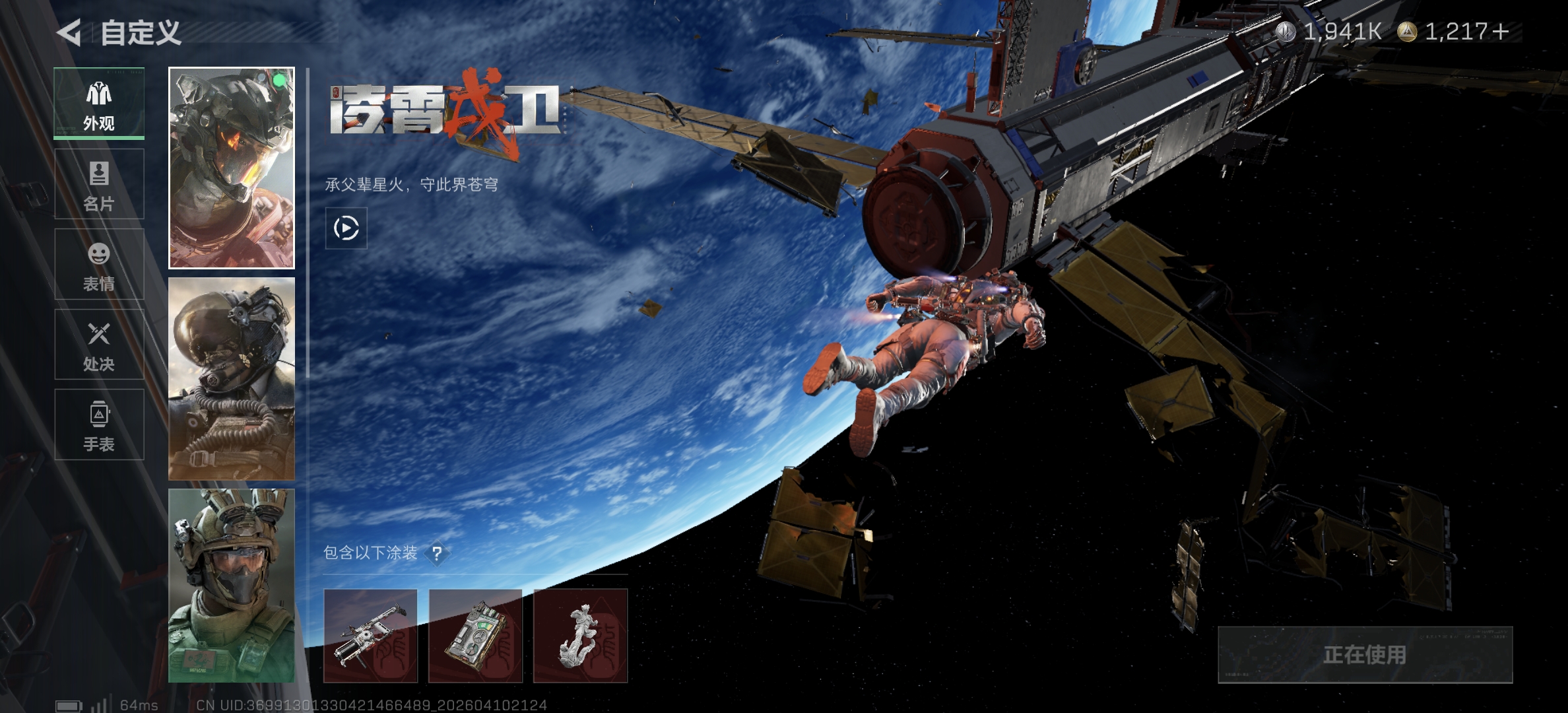Switch to the 外观 appearance tab
The height and width of the screenshot is (713, 1568).
99,104
